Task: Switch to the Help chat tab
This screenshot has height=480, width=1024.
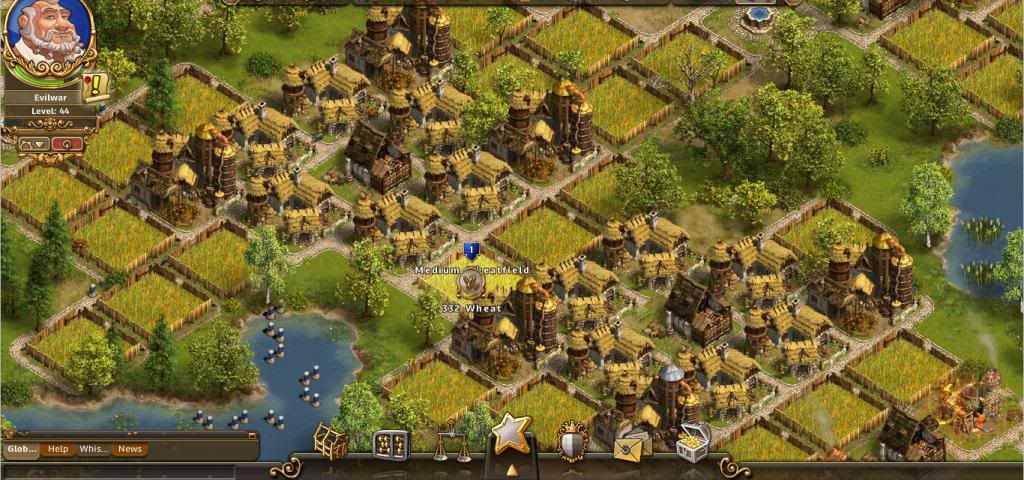Action: (58, 449)
